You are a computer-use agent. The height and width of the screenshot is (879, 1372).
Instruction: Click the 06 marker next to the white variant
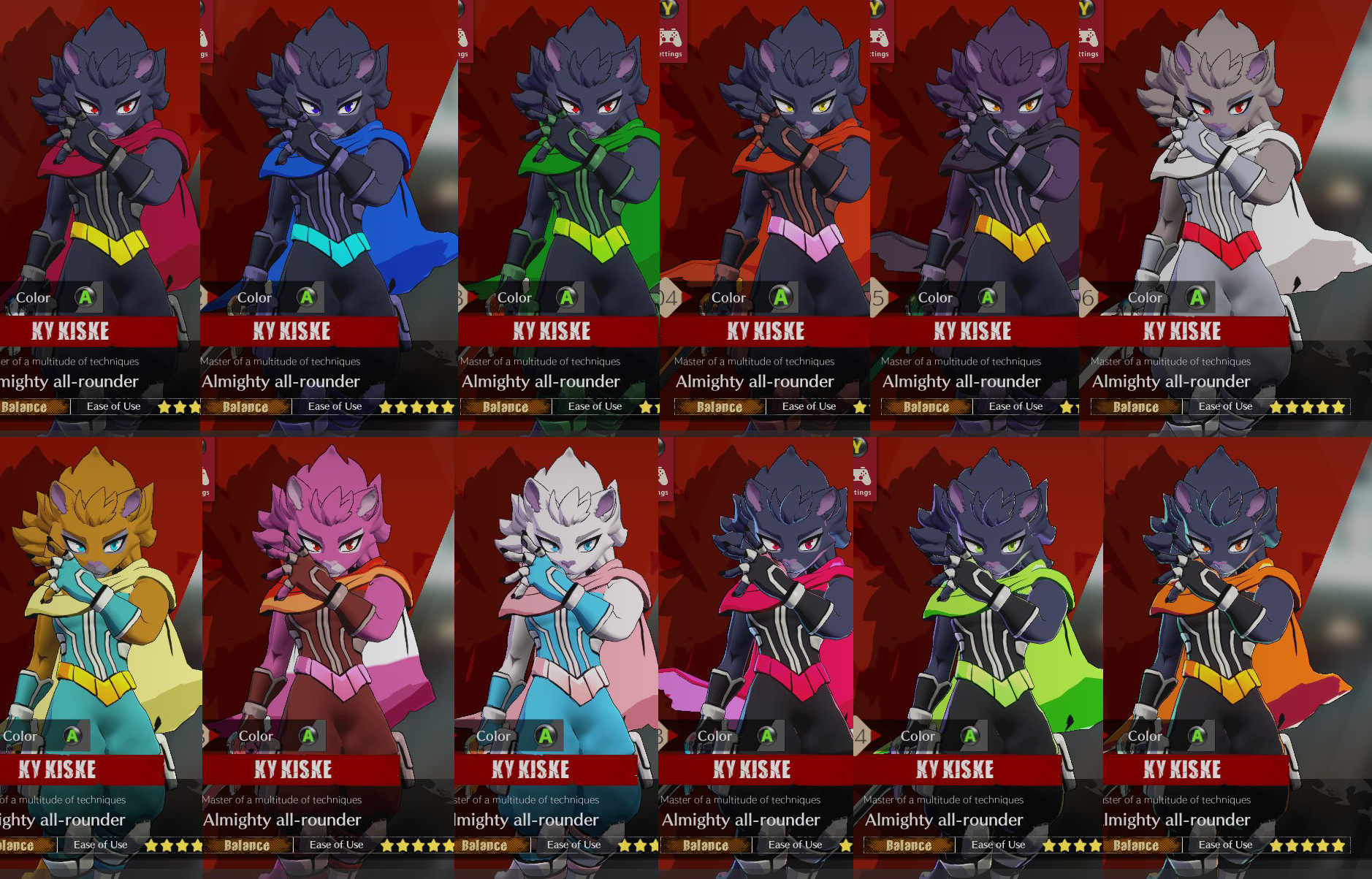tap(1085, 297)
